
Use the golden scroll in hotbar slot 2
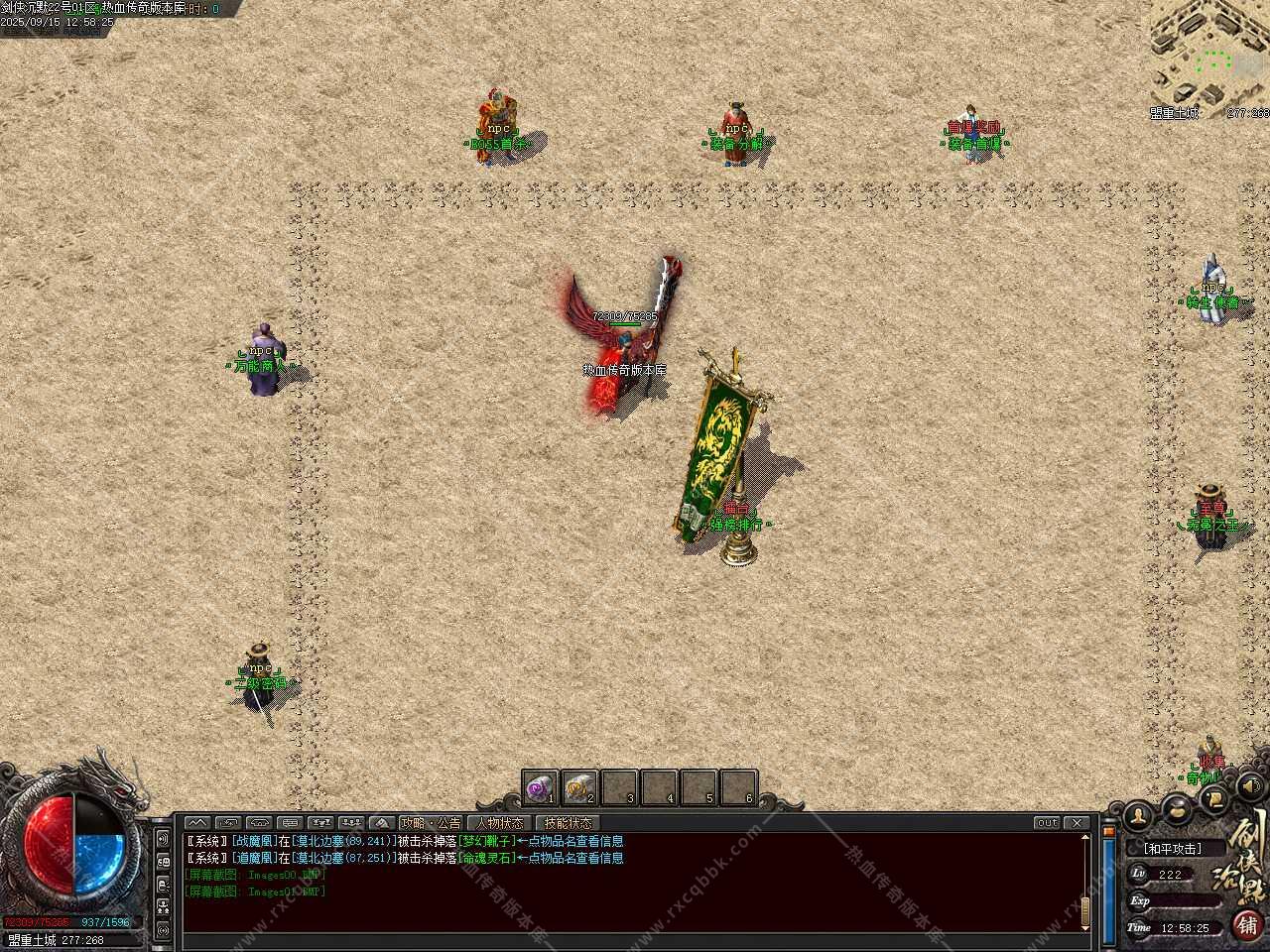(579, 788)
